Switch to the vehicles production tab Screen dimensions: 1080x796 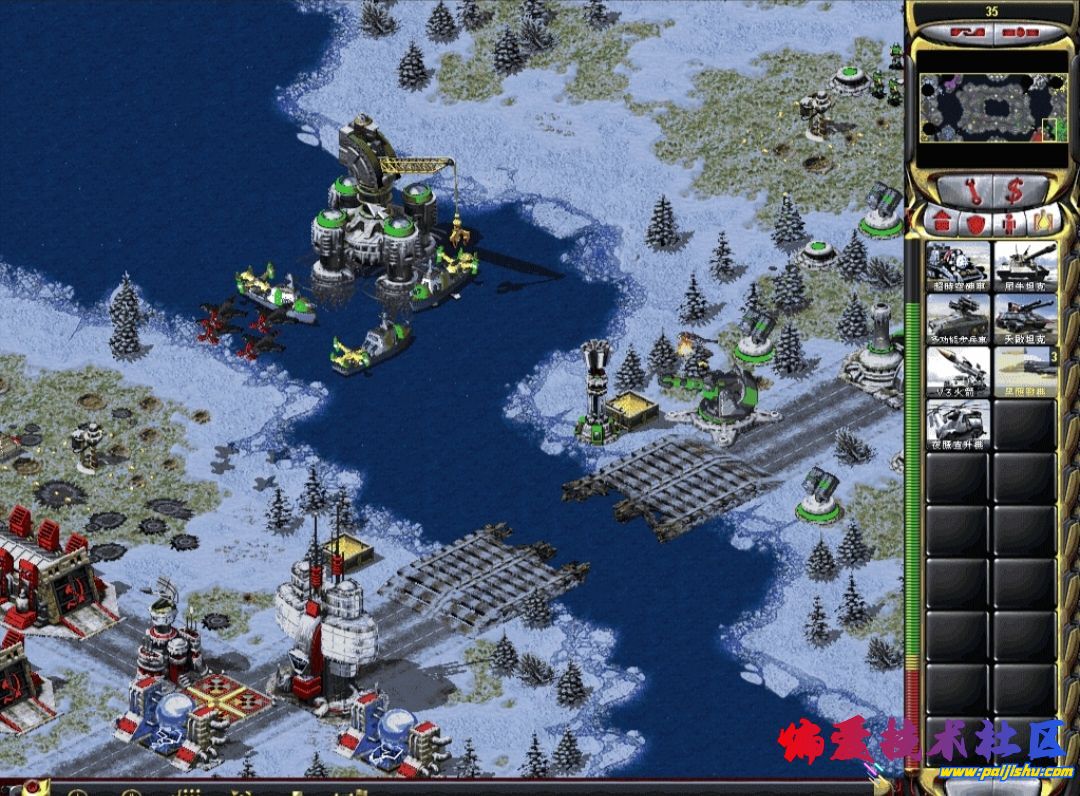pos(1041,221)
